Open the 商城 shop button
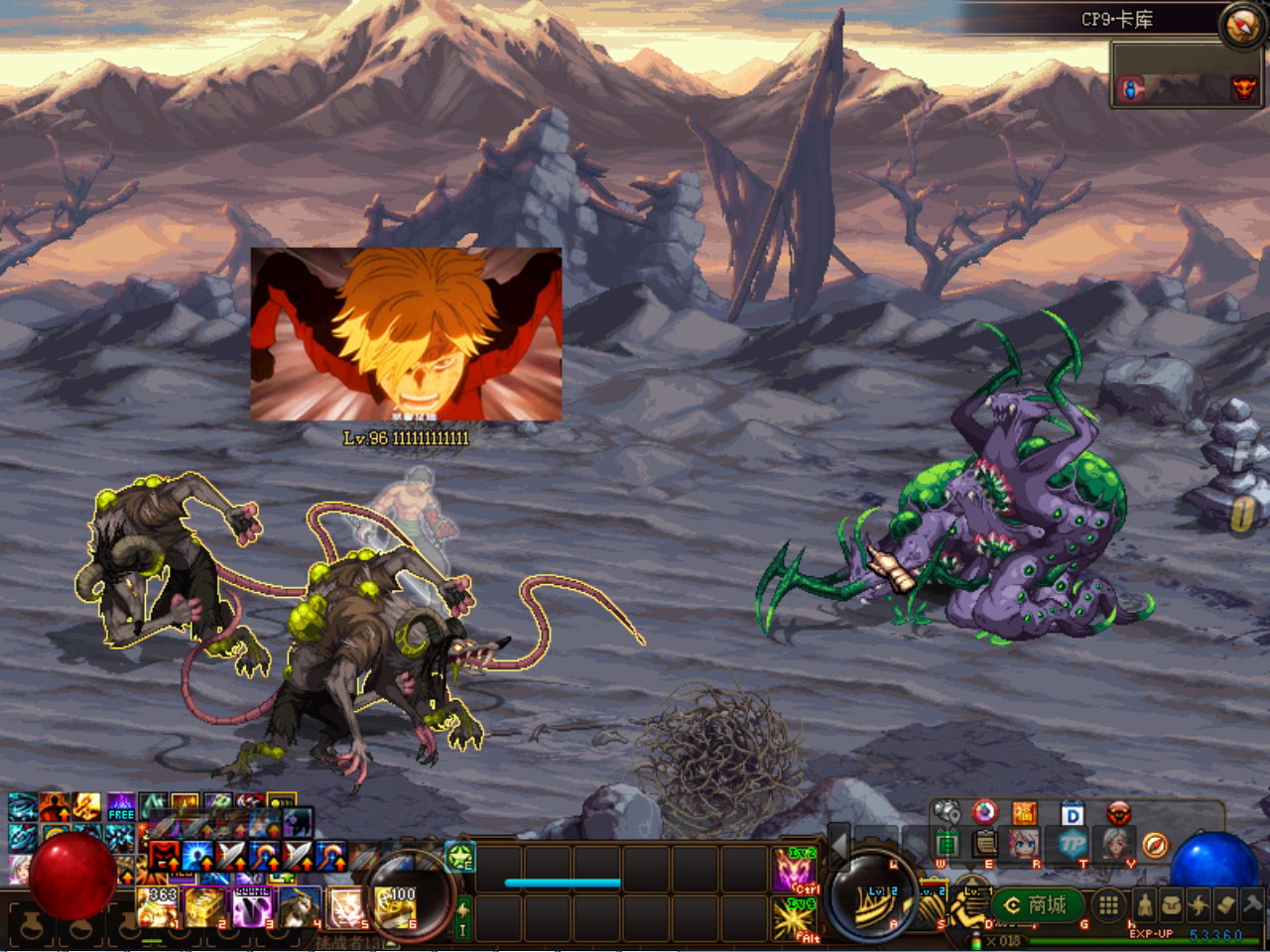Viewport: 1270px width, 952px height. coord(1037,904)
